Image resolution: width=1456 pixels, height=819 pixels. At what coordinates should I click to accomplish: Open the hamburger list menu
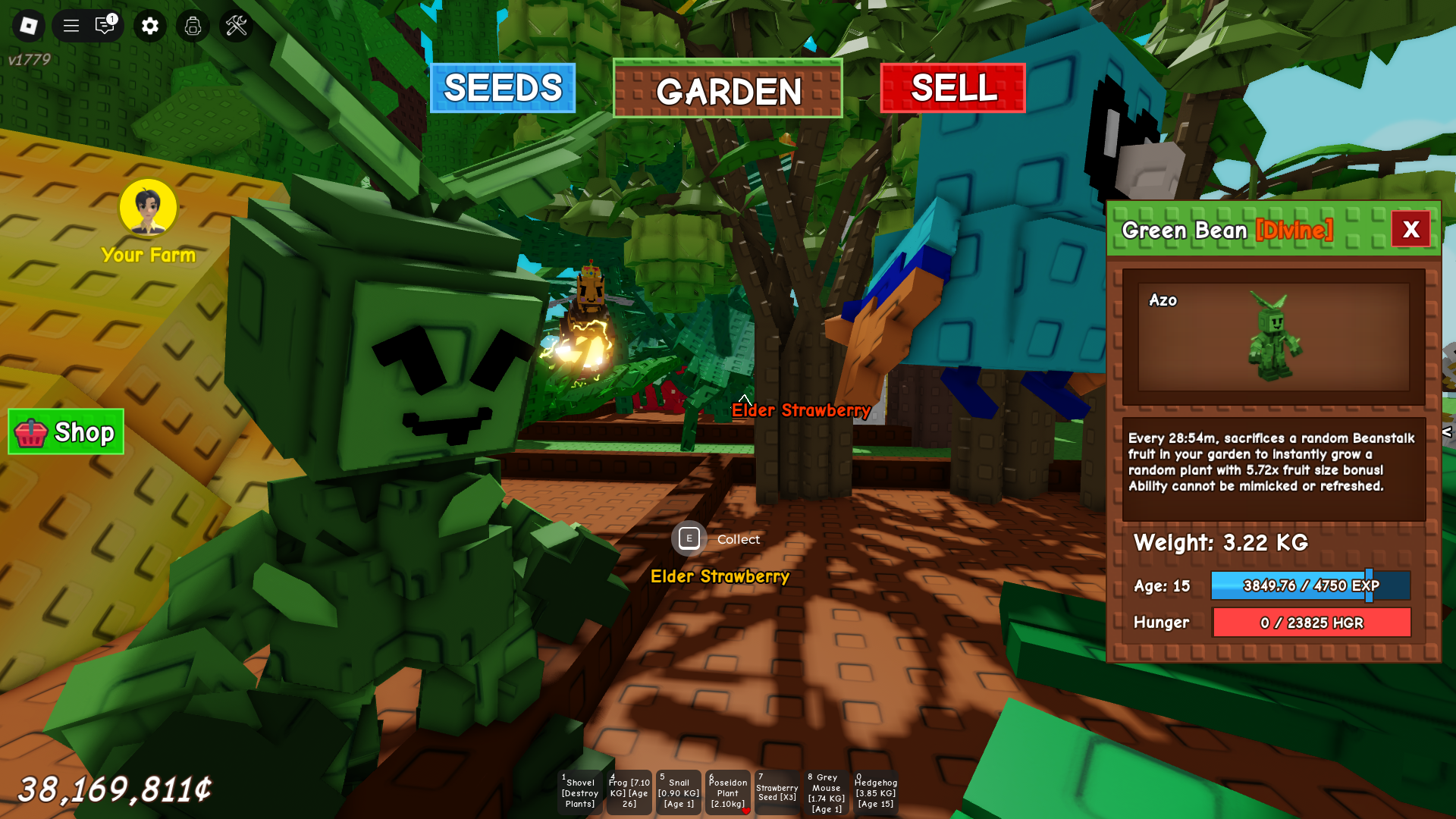pos(71,26)
